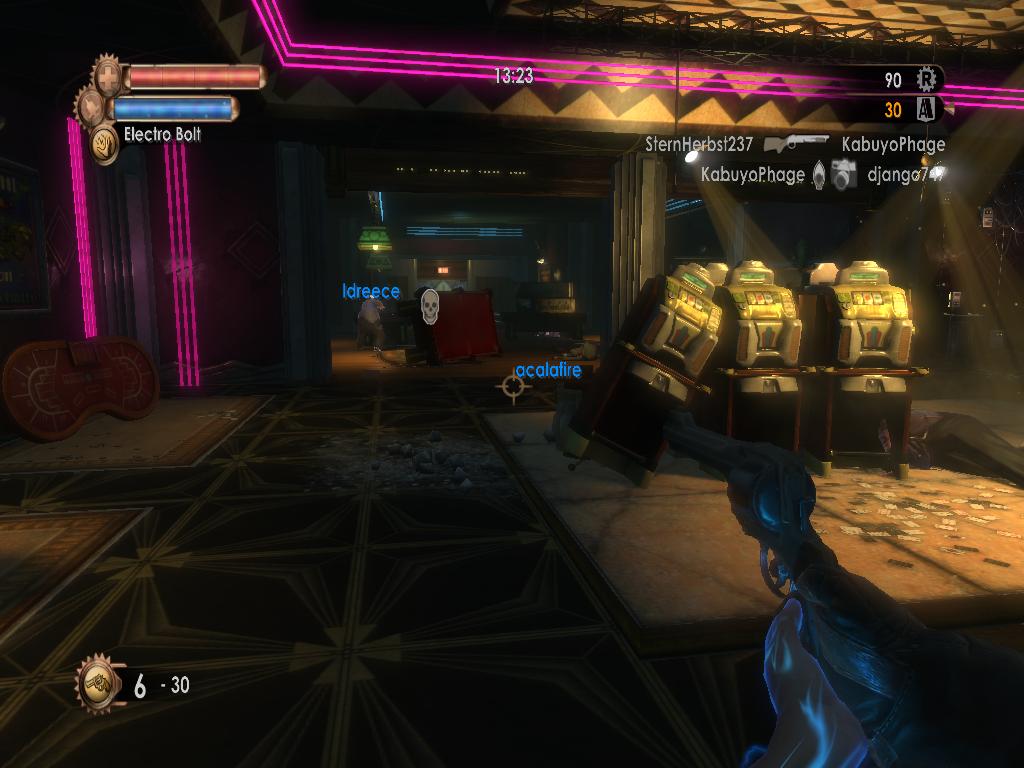
Task: Select the faded secondary plasmid hand icon
Action: click(91, 107)
